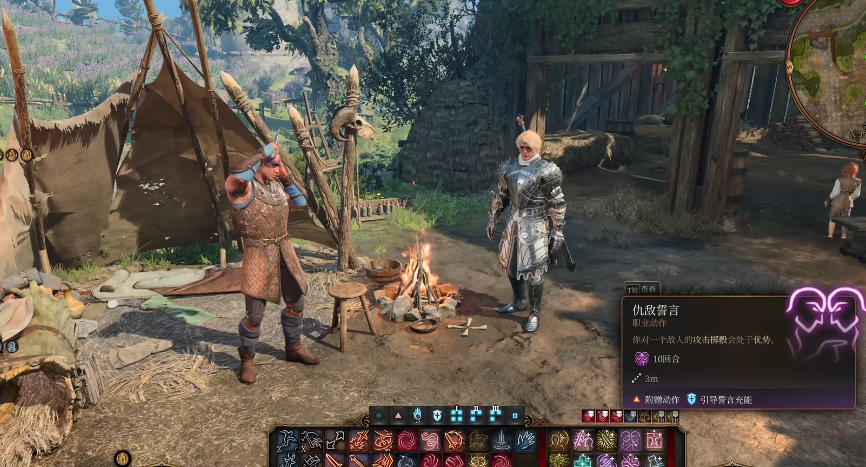Activate the pink boxed sparkle spell icon

tap(654, 440)
